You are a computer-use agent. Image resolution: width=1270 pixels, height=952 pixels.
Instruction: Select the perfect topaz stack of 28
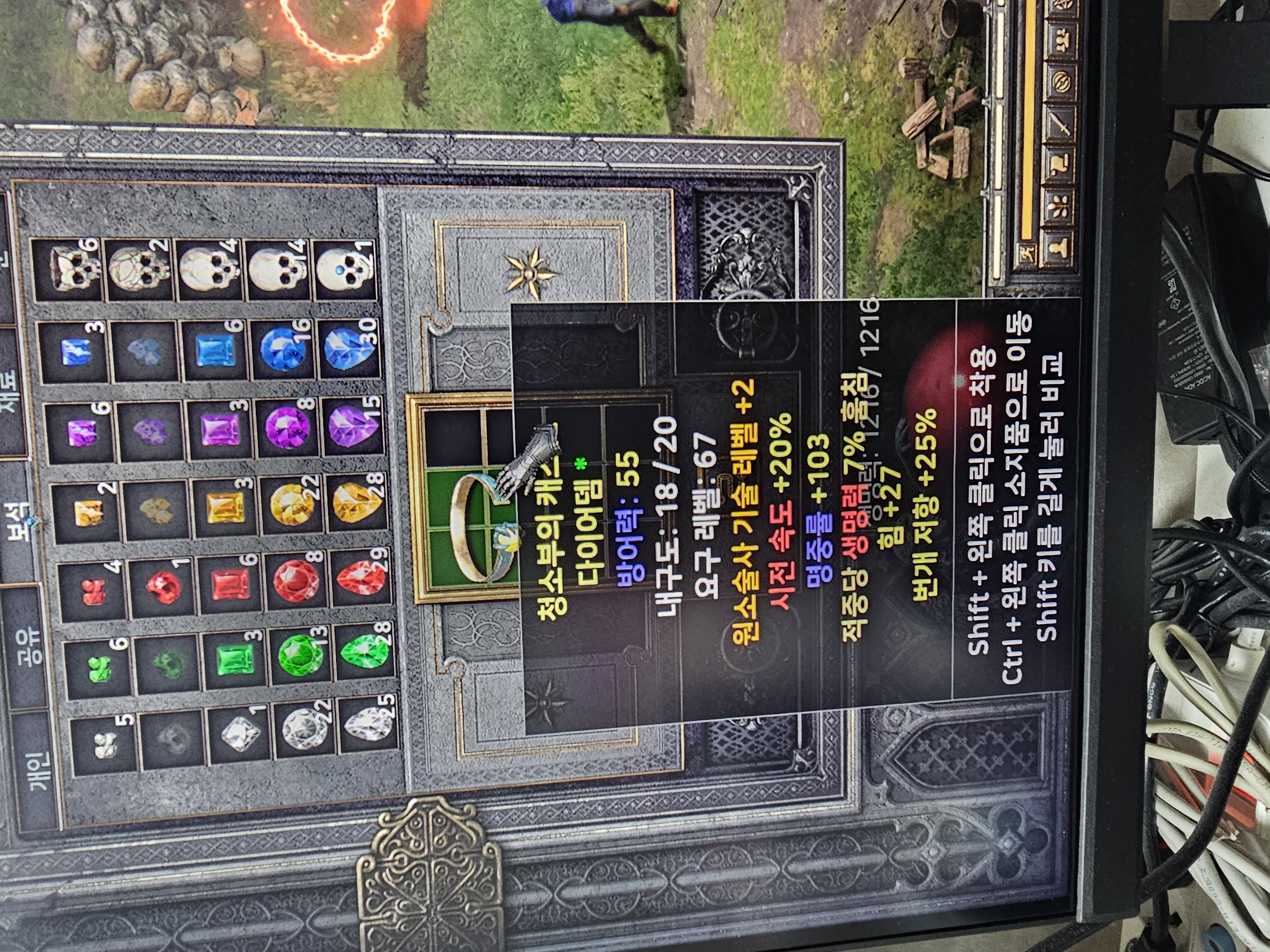356,503
